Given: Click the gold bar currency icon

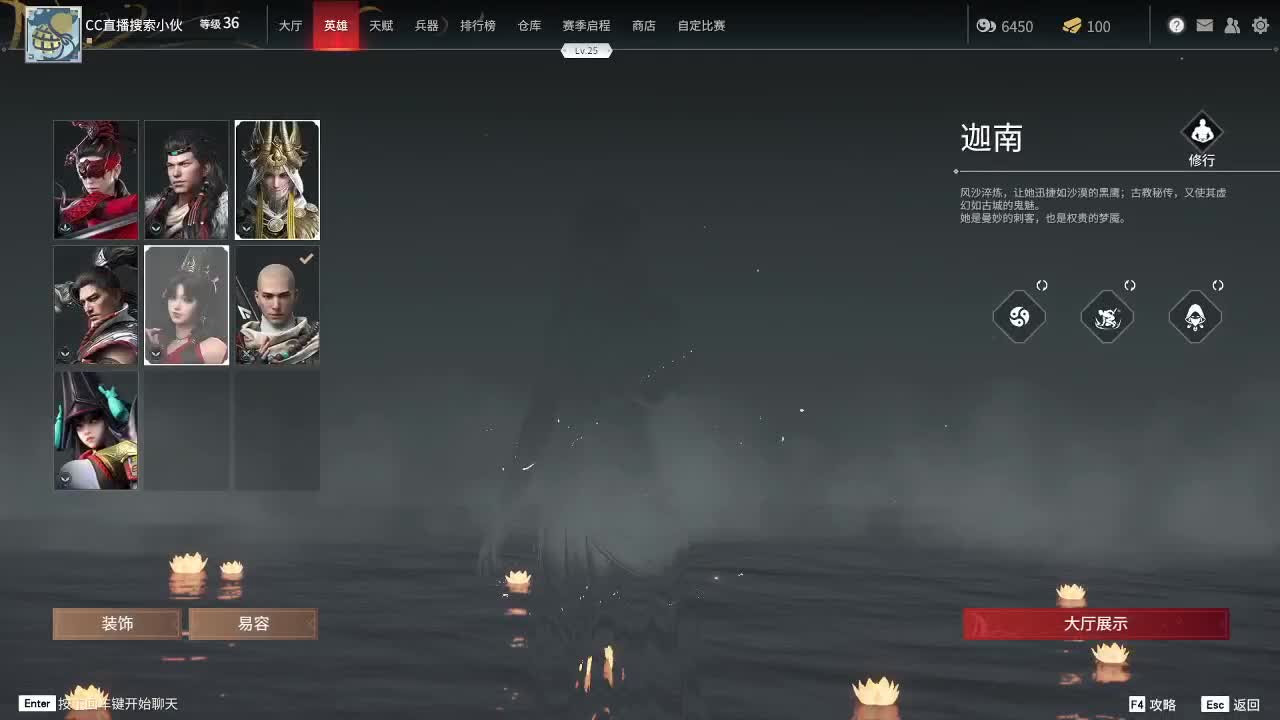Looking at the screenshot, I should pos(1074,26).
